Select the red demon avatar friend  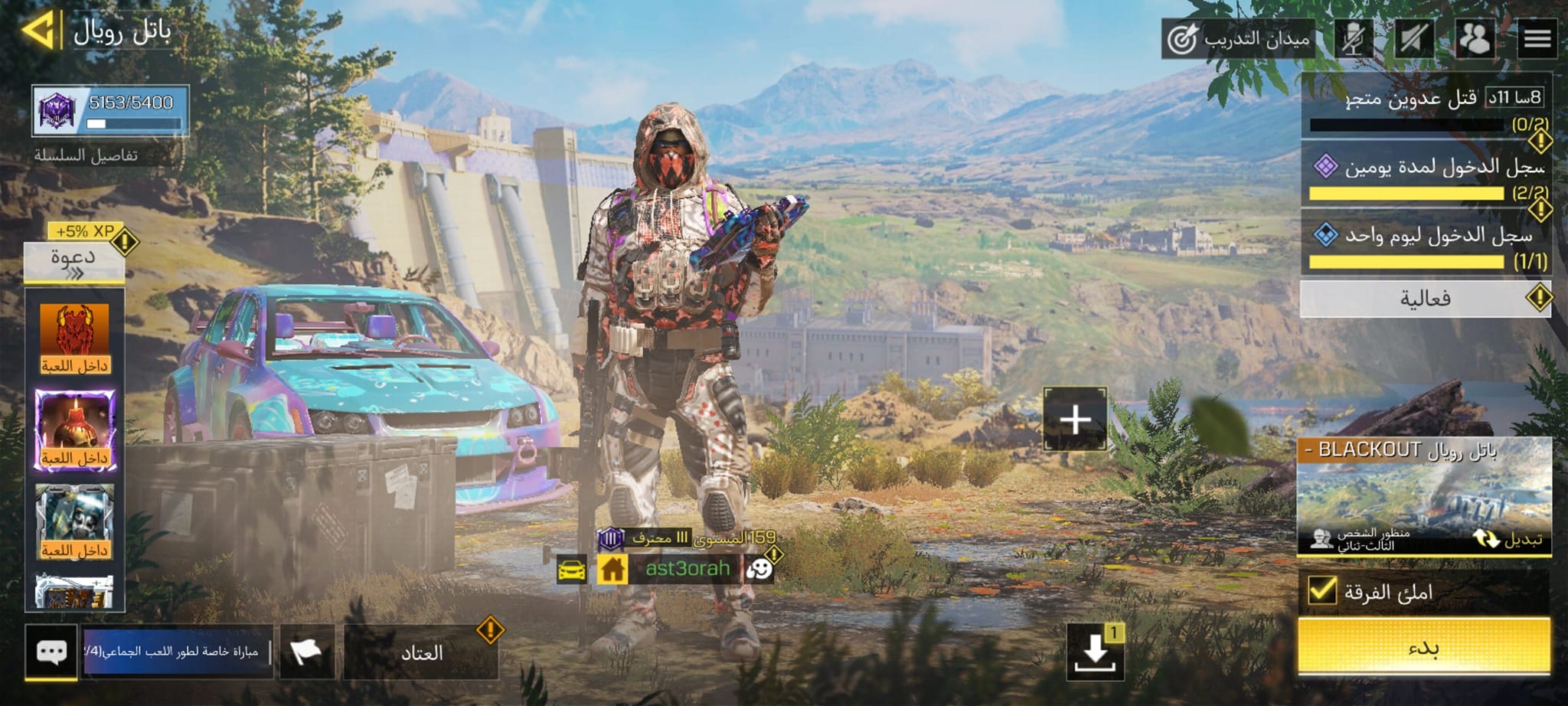(74, 338)
